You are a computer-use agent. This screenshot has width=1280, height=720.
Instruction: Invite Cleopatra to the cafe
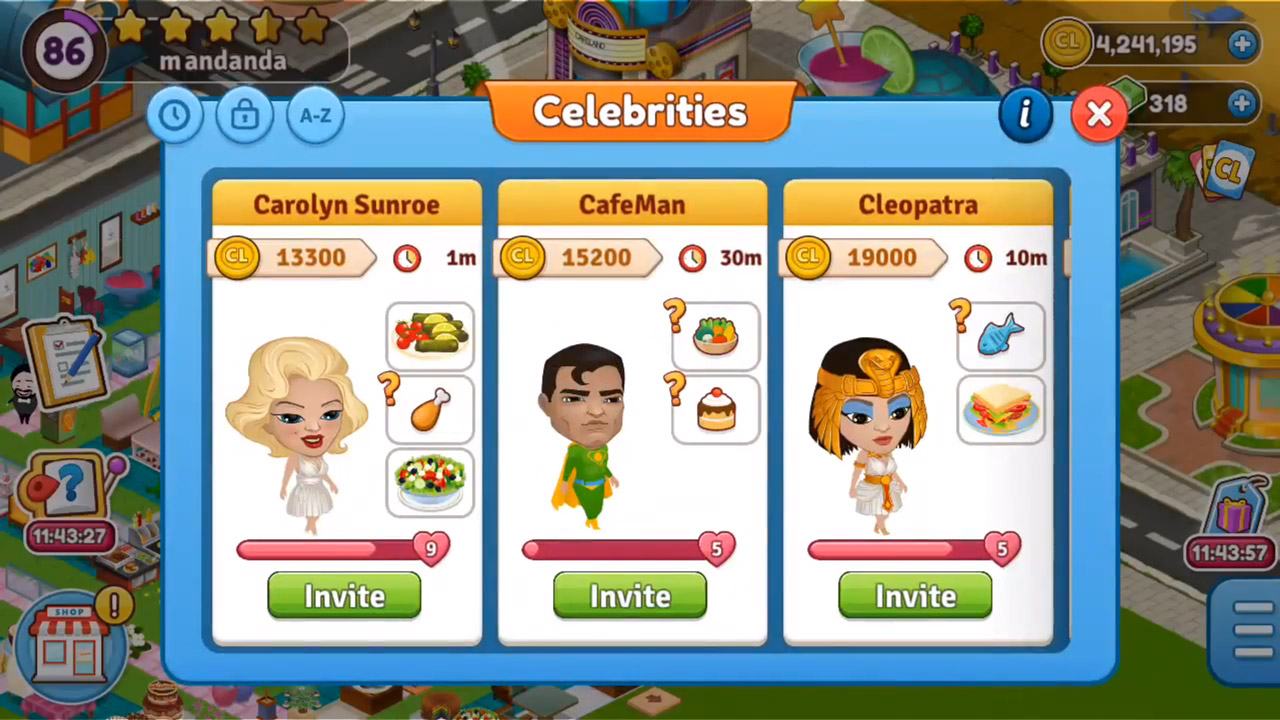[x=915, y=596]
